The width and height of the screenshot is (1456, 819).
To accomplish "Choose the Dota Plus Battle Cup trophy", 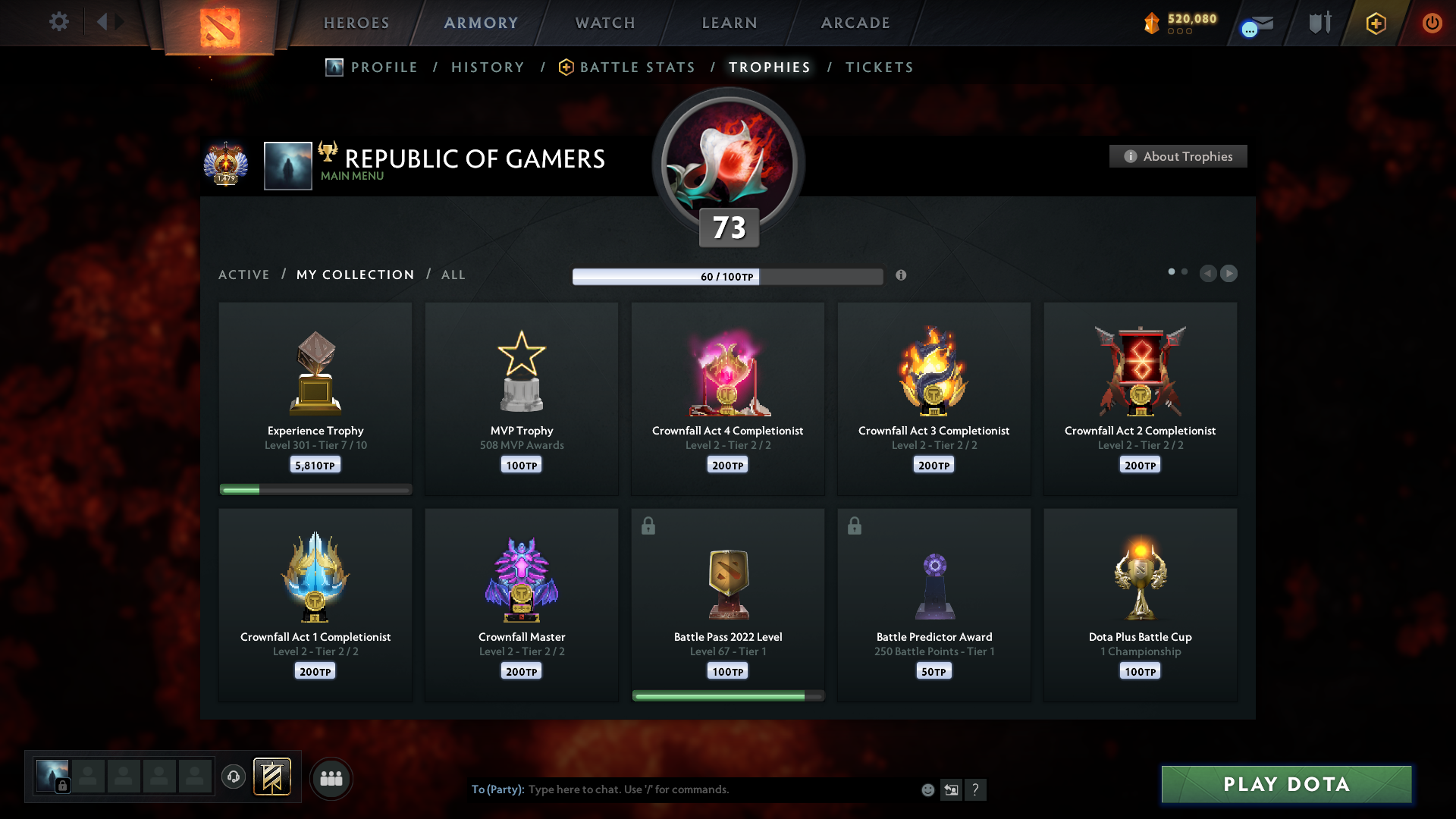I will click(x=1140, y=604).
